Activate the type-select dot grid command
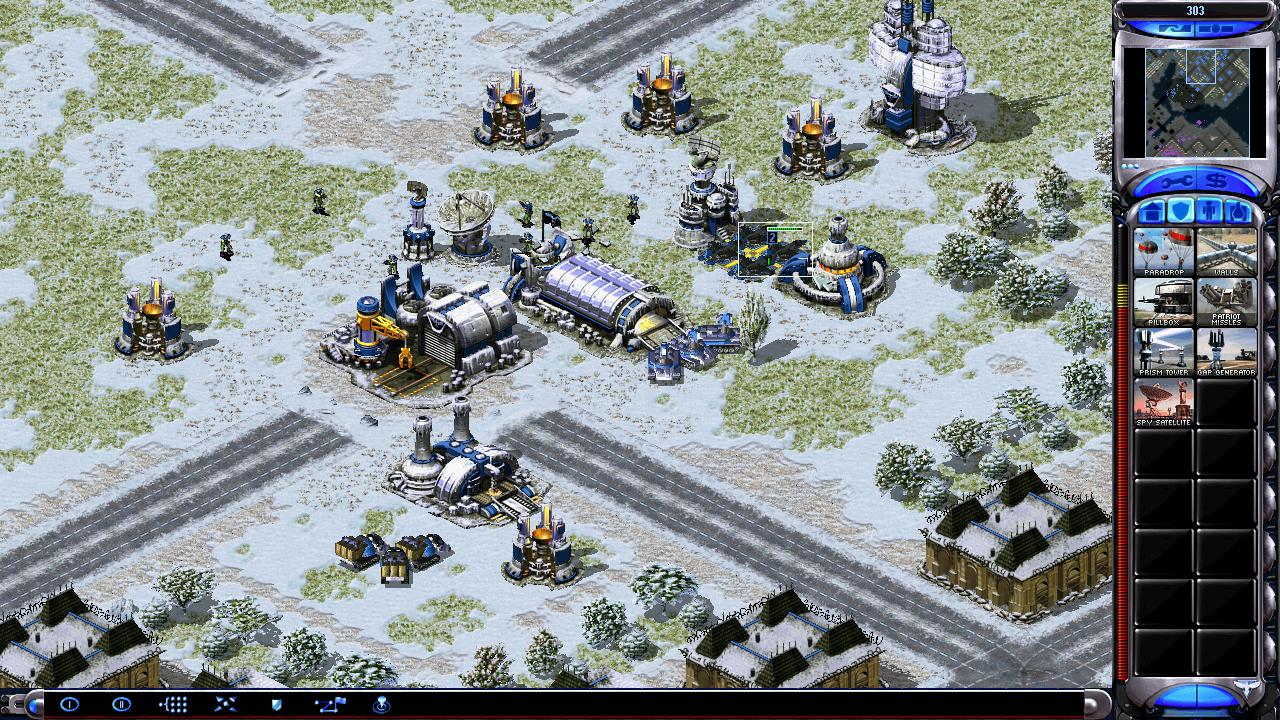The height and width of the screenshot is (720, 1280). (x=173, y=704)
